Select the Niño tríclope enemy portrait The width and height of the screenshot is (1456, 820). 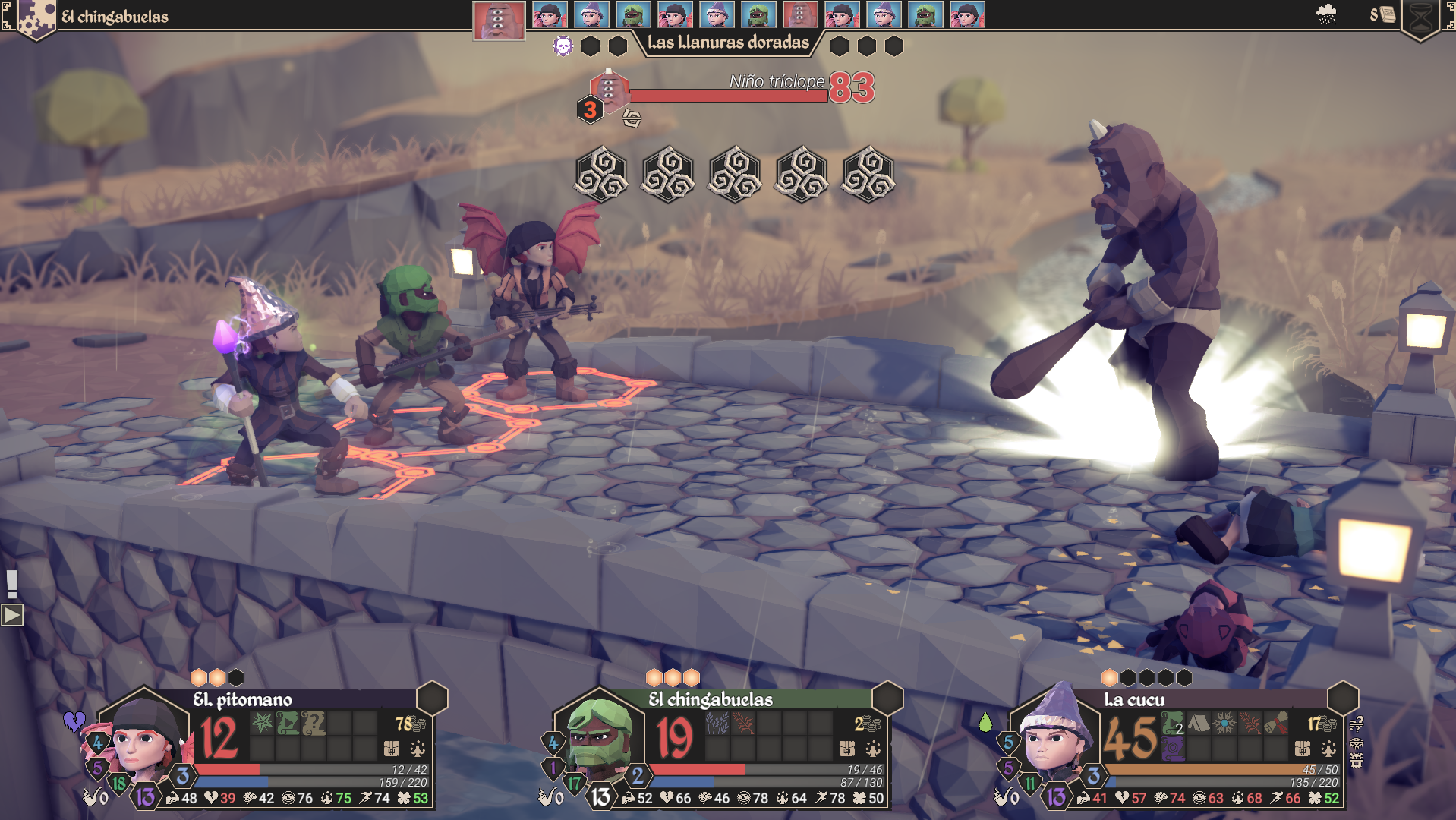click(608, 89)
